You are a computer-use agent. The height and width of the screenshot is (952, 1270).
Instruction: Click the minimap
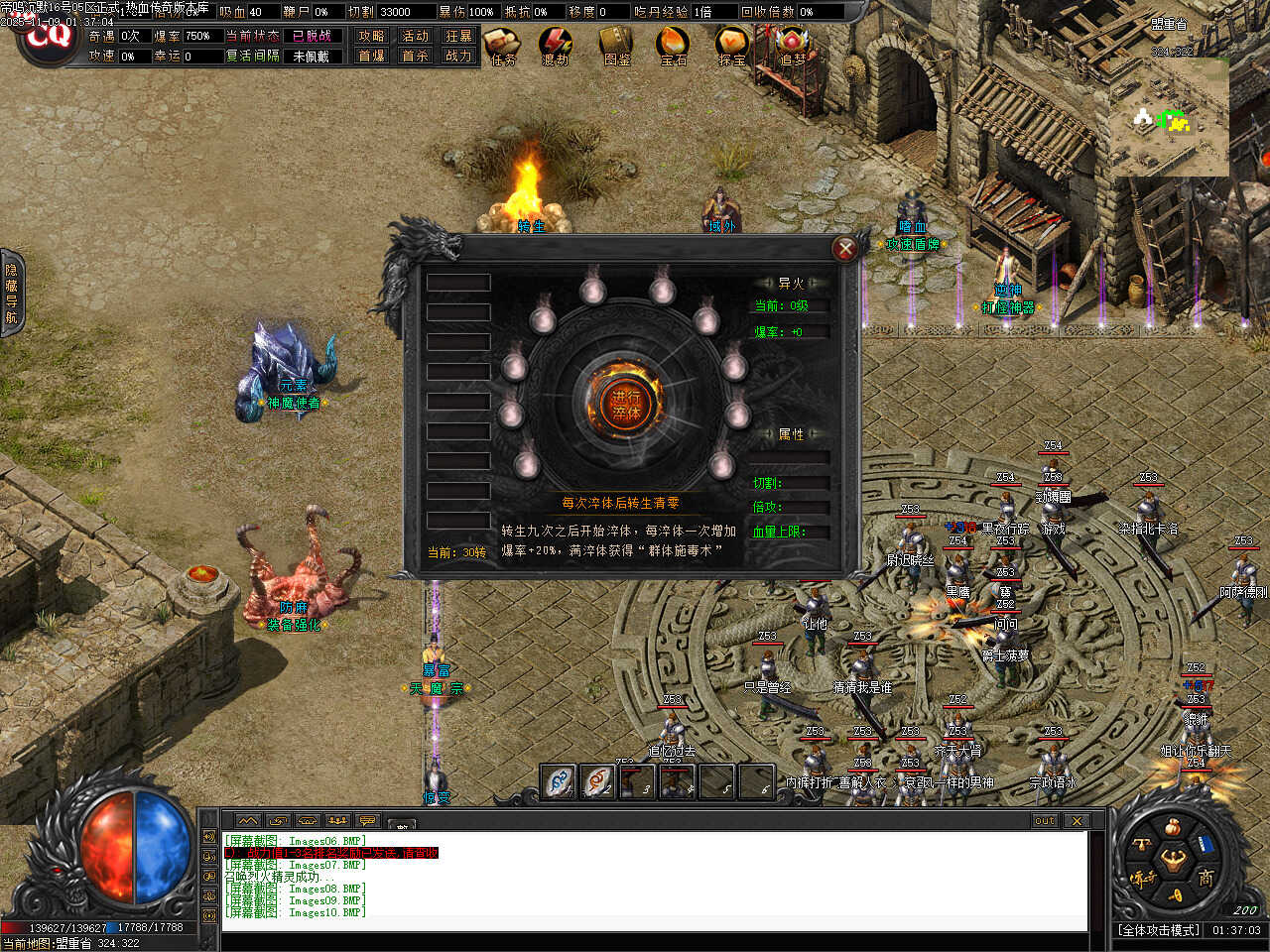coord(1169,117)
